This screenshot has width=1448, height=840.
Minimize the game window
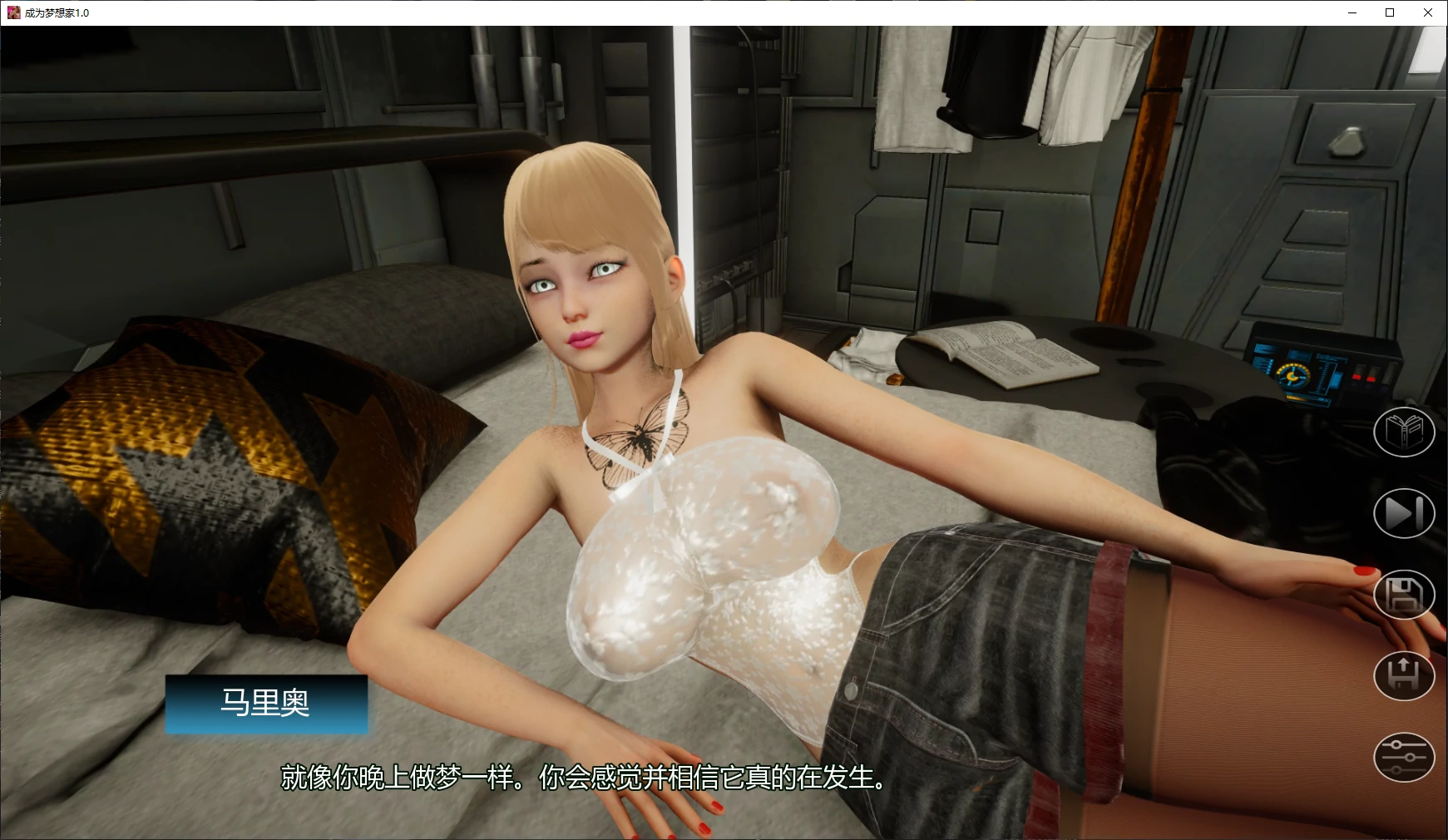coord(1352,12)
